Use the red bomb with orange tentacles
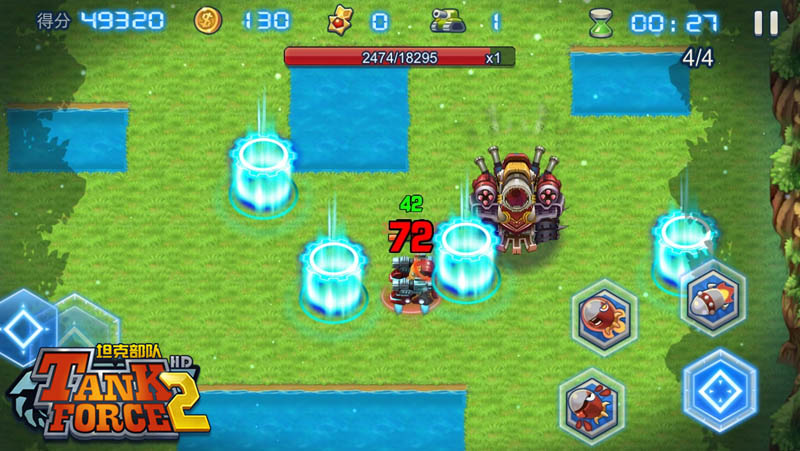This screenshot has height=451, width=800. tap(604, 317)
